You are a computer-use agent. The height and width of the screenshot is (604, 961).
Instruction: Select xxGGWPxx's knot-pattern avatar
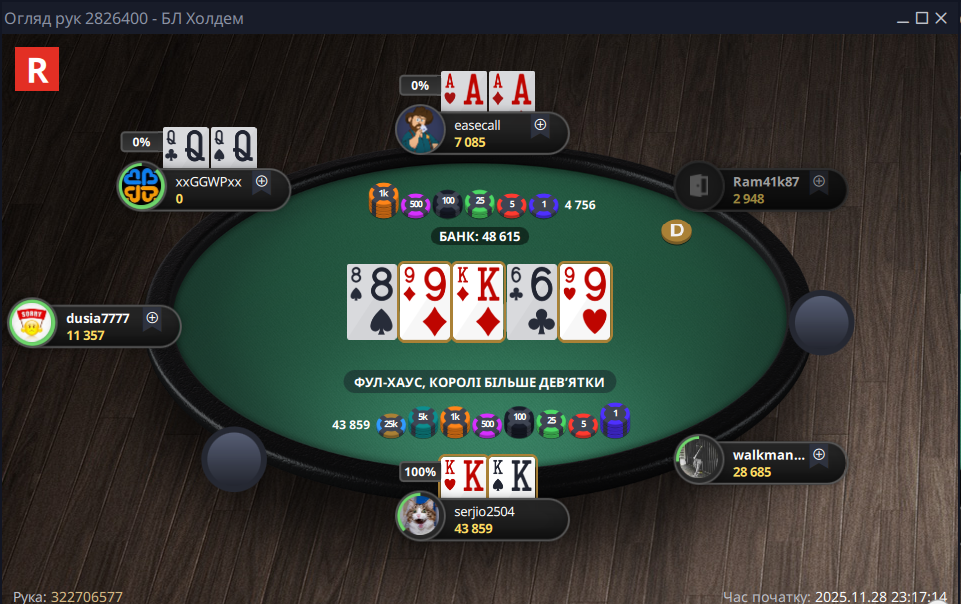142,186
